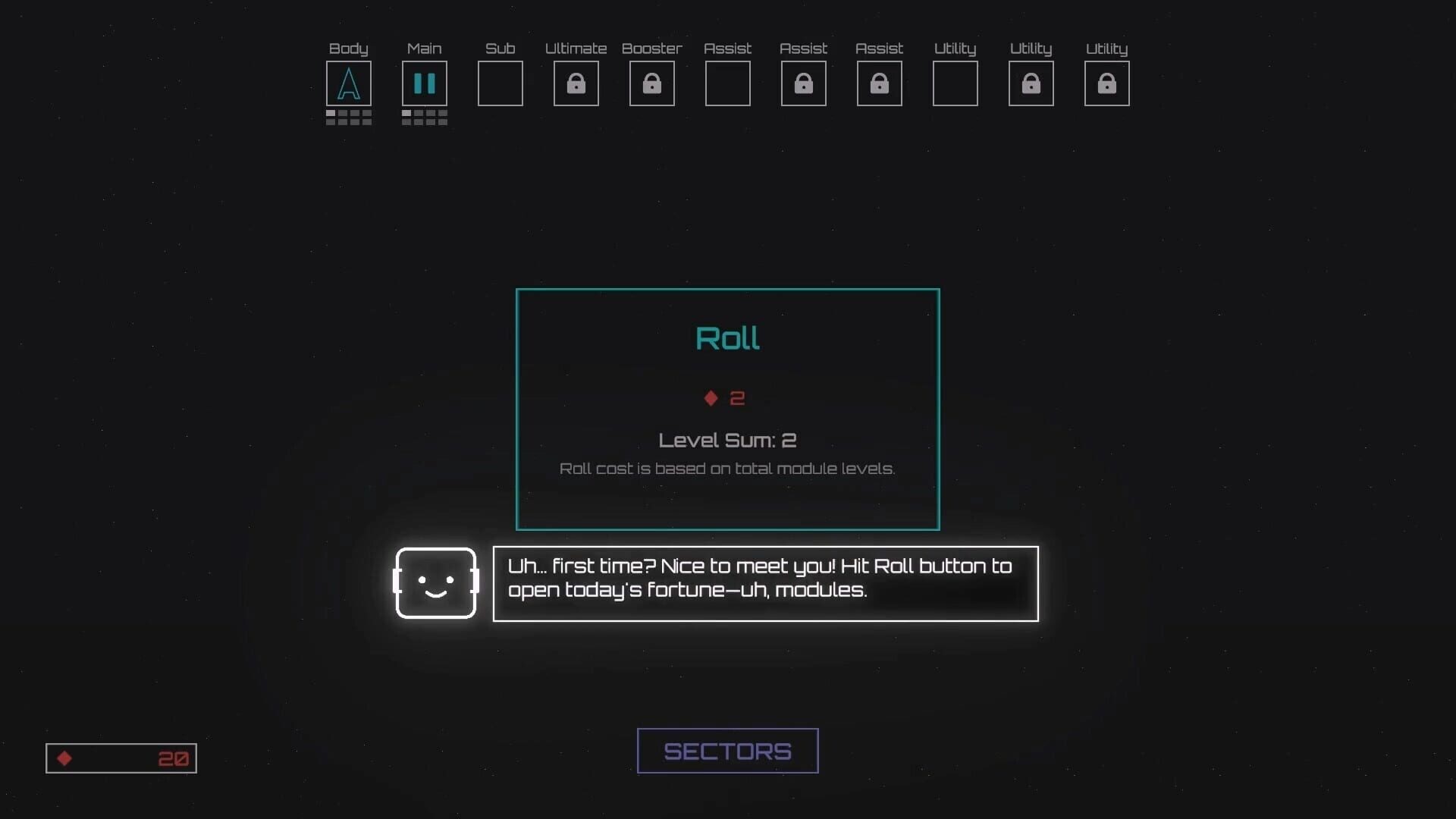
Task: Select the Body module slot
Action: point(349,83)
